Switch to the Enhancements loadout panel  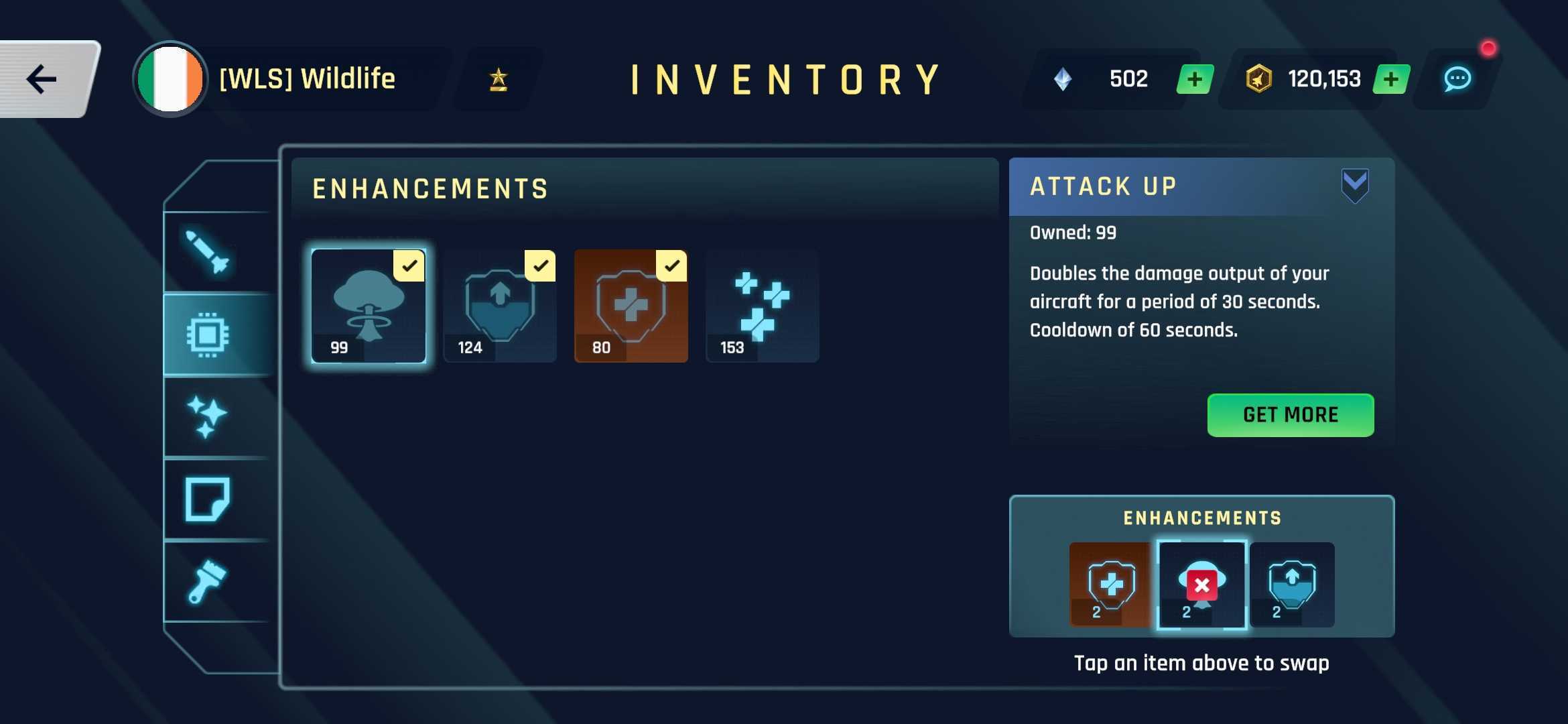click(1201, 518)
